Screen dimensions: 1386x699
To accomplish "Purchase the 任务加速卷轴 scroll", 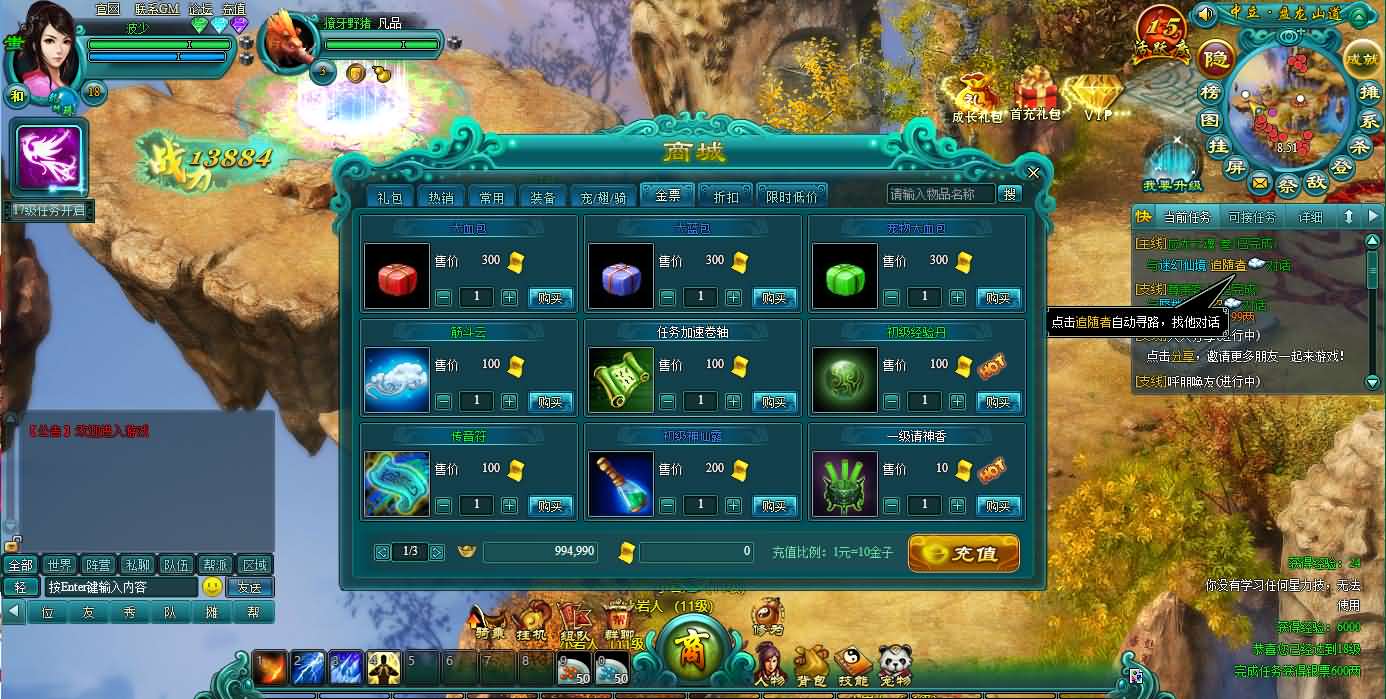I will [774, 402].
